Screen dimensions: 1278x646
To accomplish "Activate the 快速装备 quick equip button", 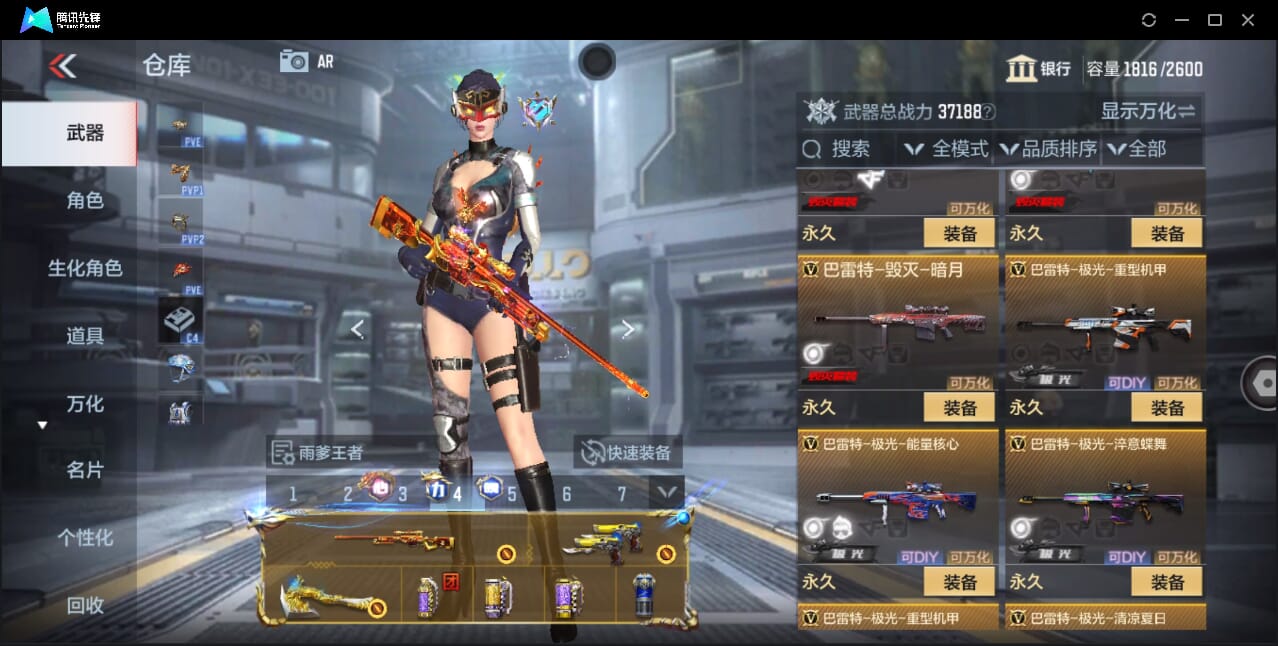I will 628,452.
